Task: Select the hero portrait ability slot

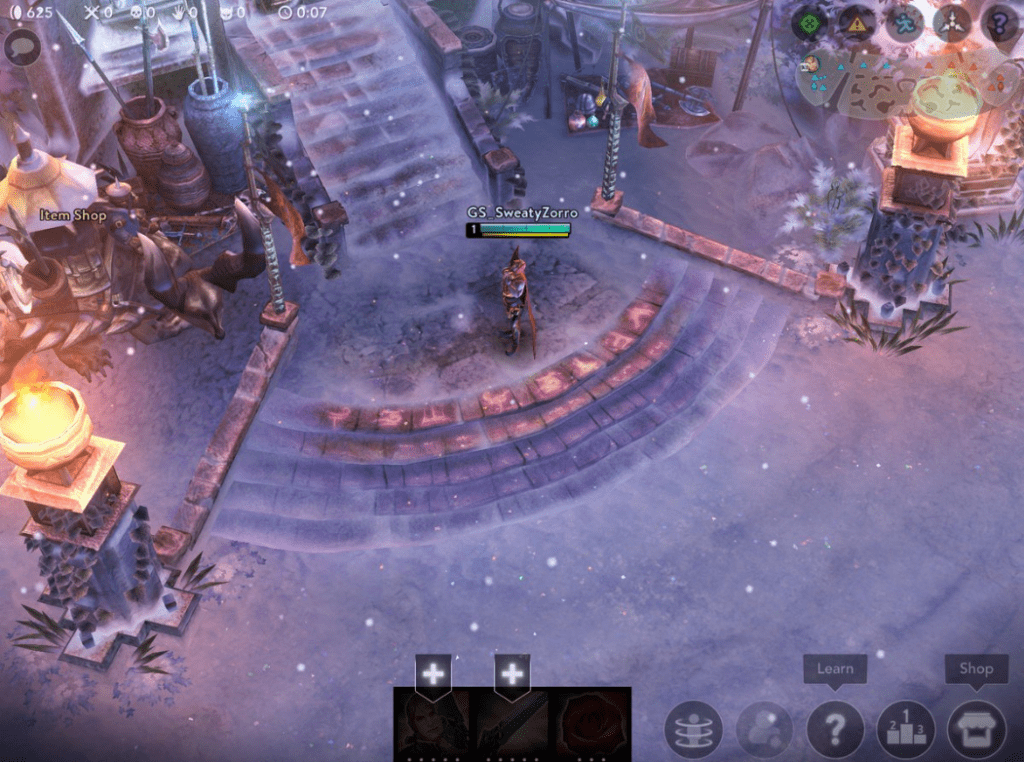Action: coord(433,722)
